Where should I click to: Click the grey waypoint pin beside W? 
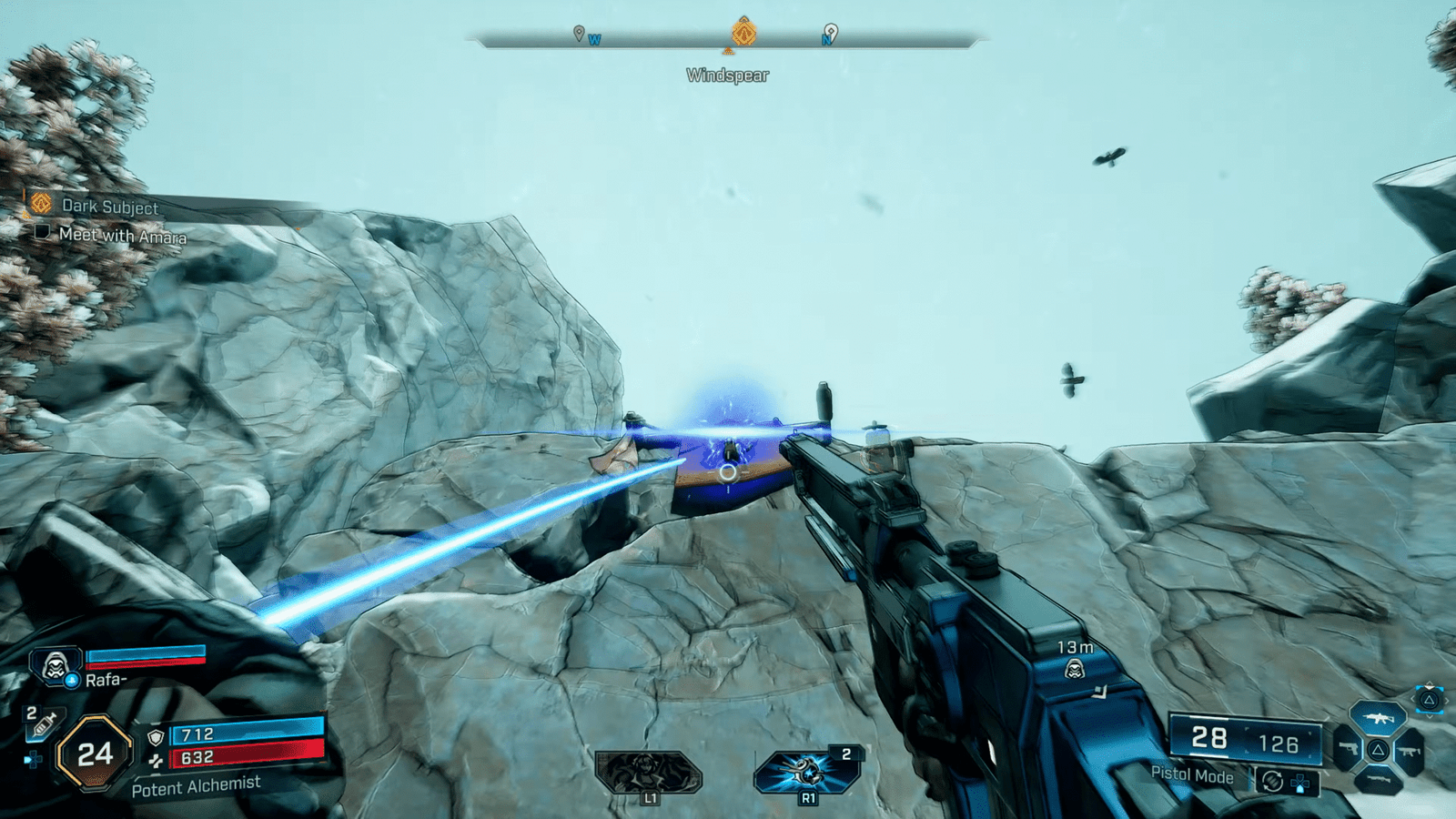tap(579, 34)
